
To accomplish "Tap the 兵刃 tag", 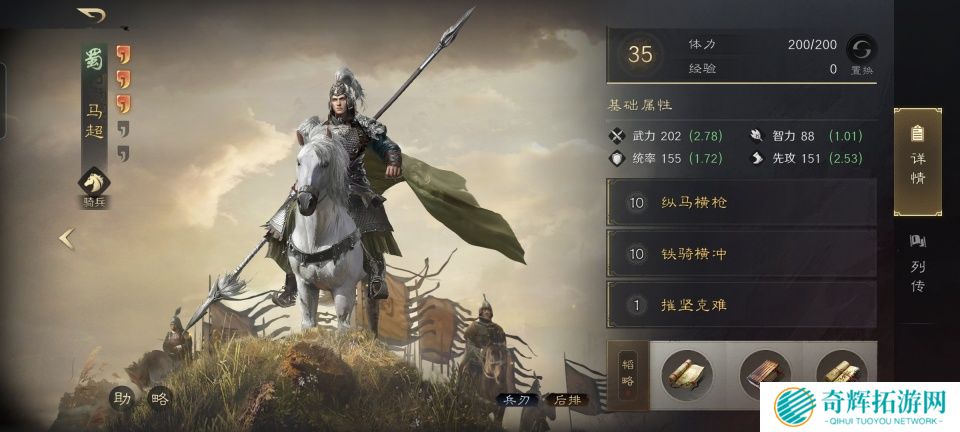I will [515, 399].
